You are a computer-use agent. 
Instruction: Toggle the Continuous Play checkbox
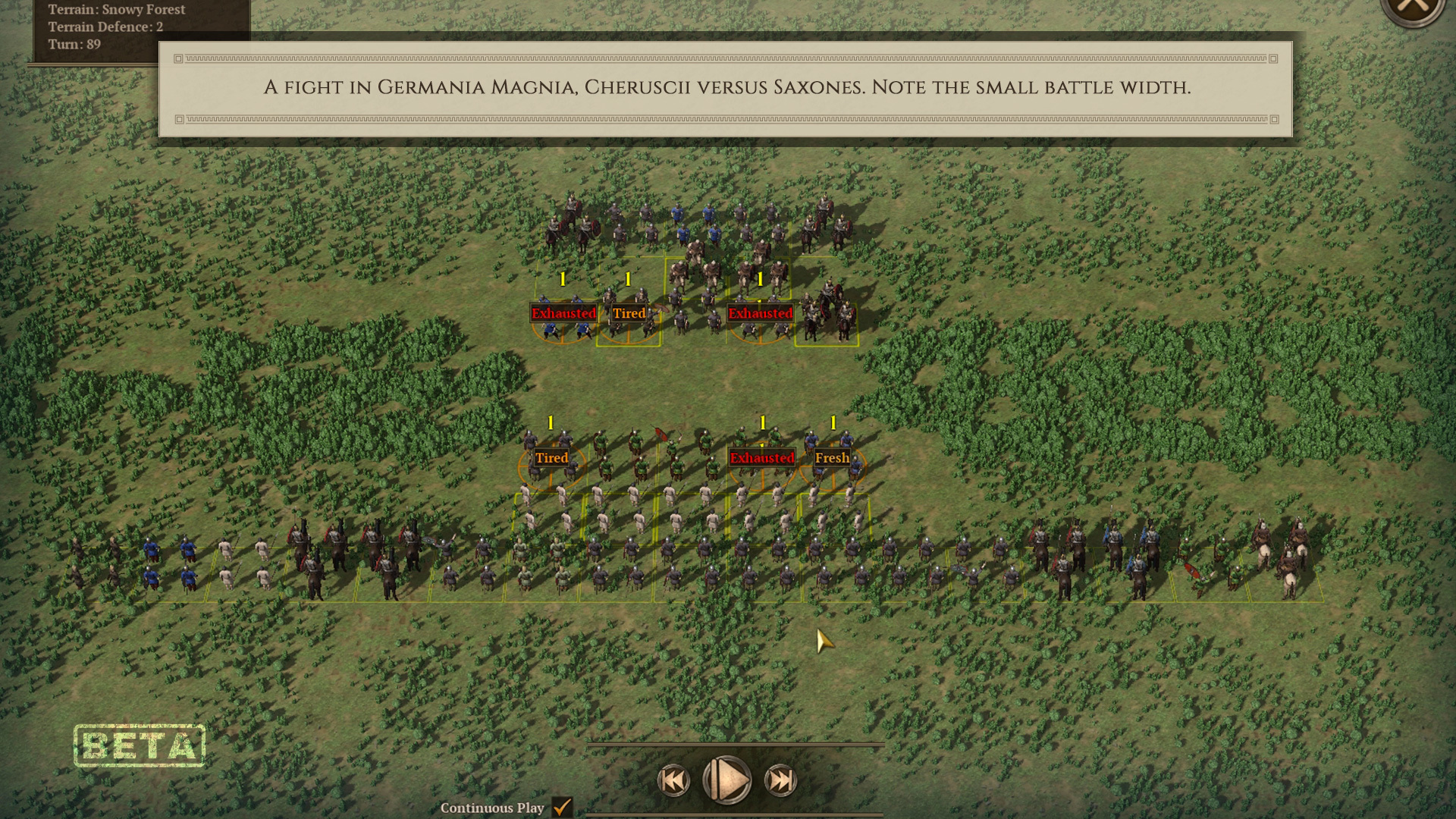(562, 807)
